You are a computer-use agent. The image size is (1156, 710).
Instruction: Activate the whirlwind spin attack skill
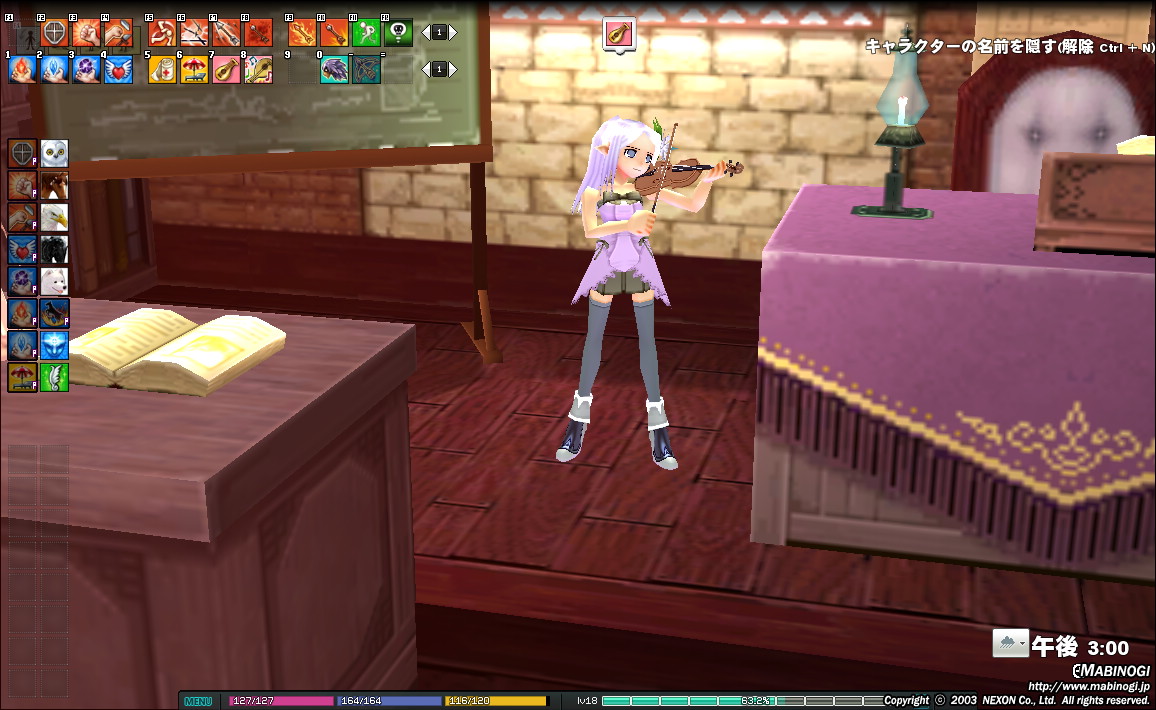click(x=162, y=33)
